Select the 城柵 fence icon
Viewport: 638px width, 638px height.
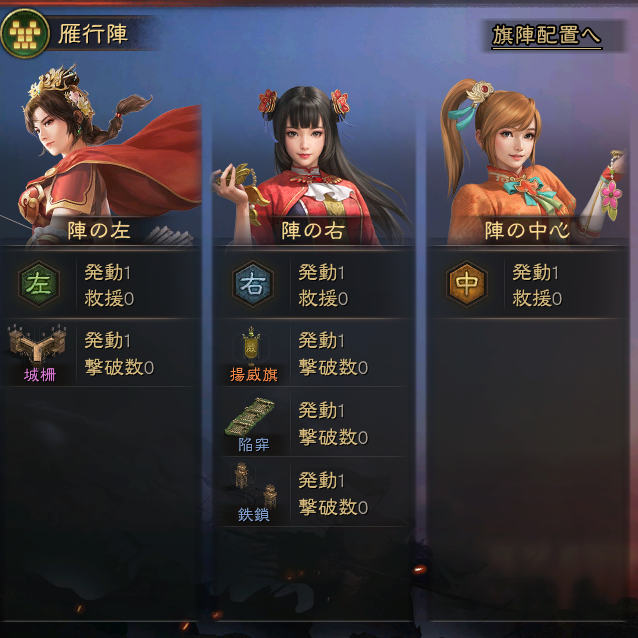pyautogui.click(x=38, y=346)
